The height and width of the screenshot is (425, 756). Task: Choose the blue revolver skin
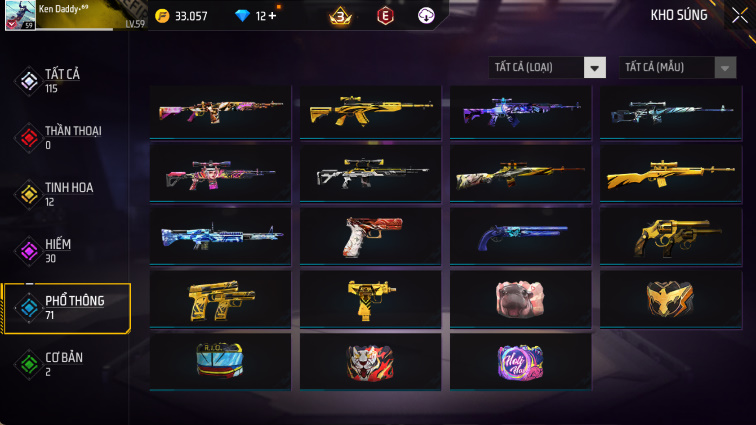[x=520, y=236]
